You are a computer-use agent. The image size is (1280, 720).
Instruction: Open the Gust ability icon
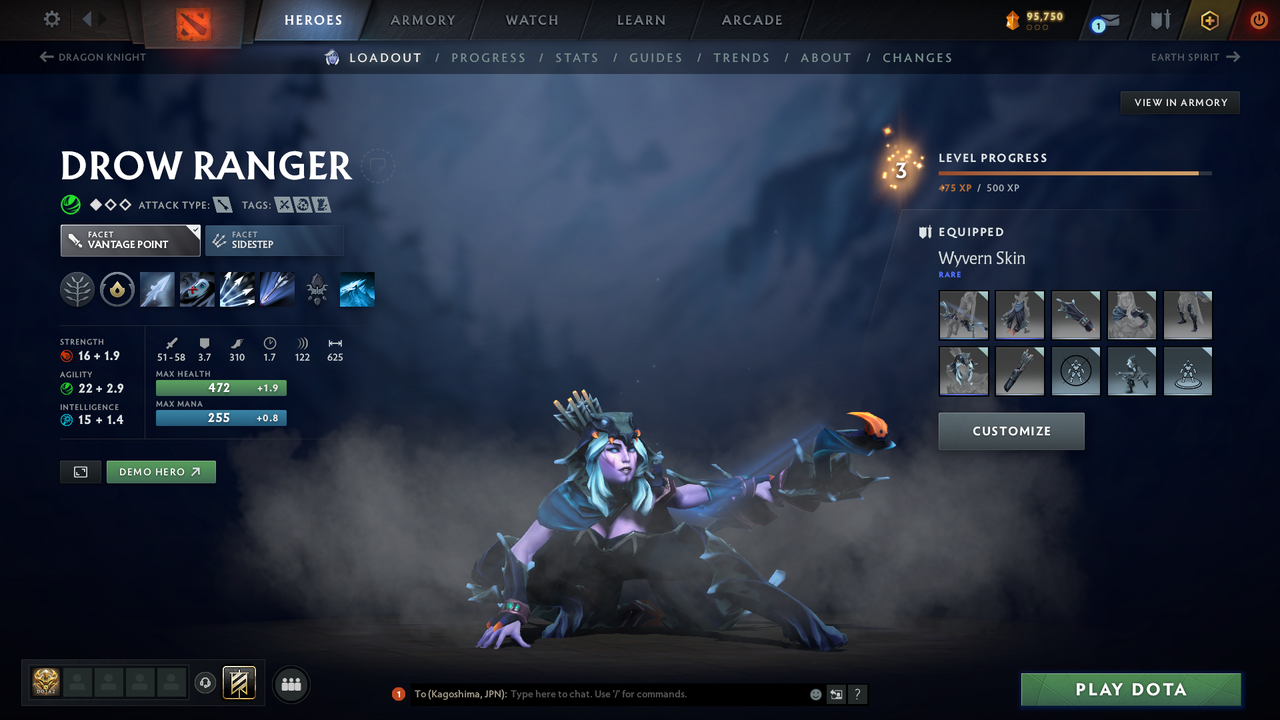[x=197, y=290]
